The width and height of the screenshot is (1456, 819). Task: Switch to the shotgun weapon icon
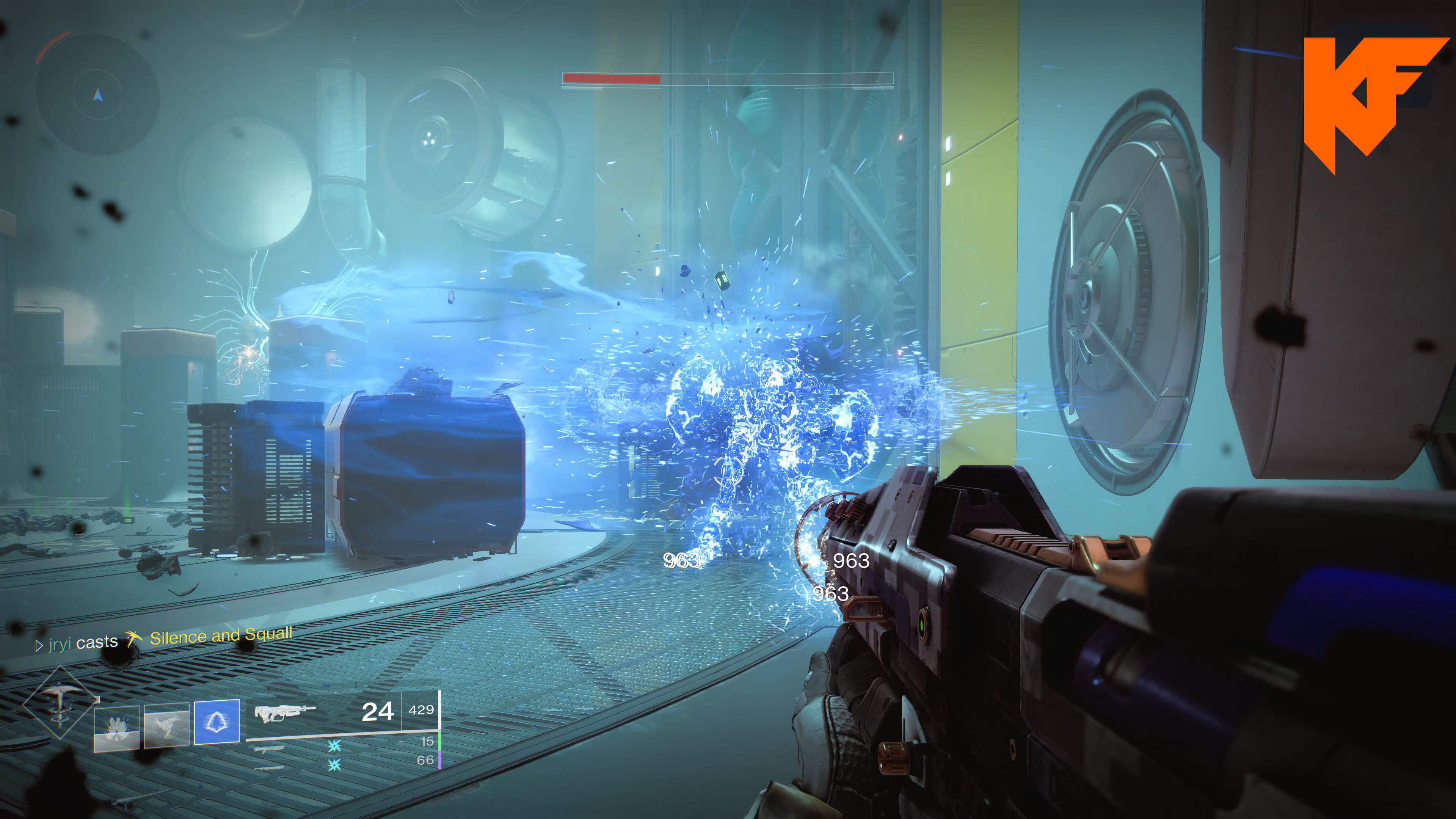click(269, 750)
